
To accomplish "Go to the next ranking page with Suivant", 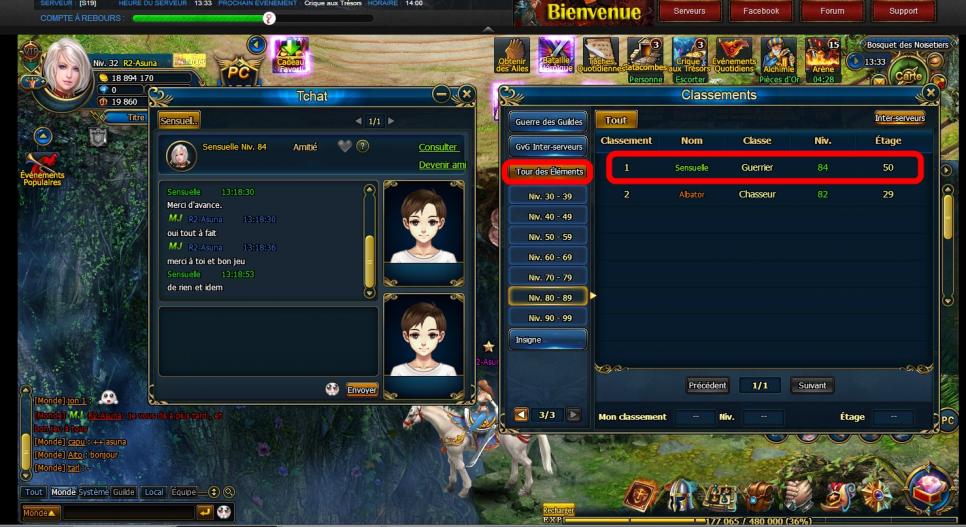I will click(811, 385).
